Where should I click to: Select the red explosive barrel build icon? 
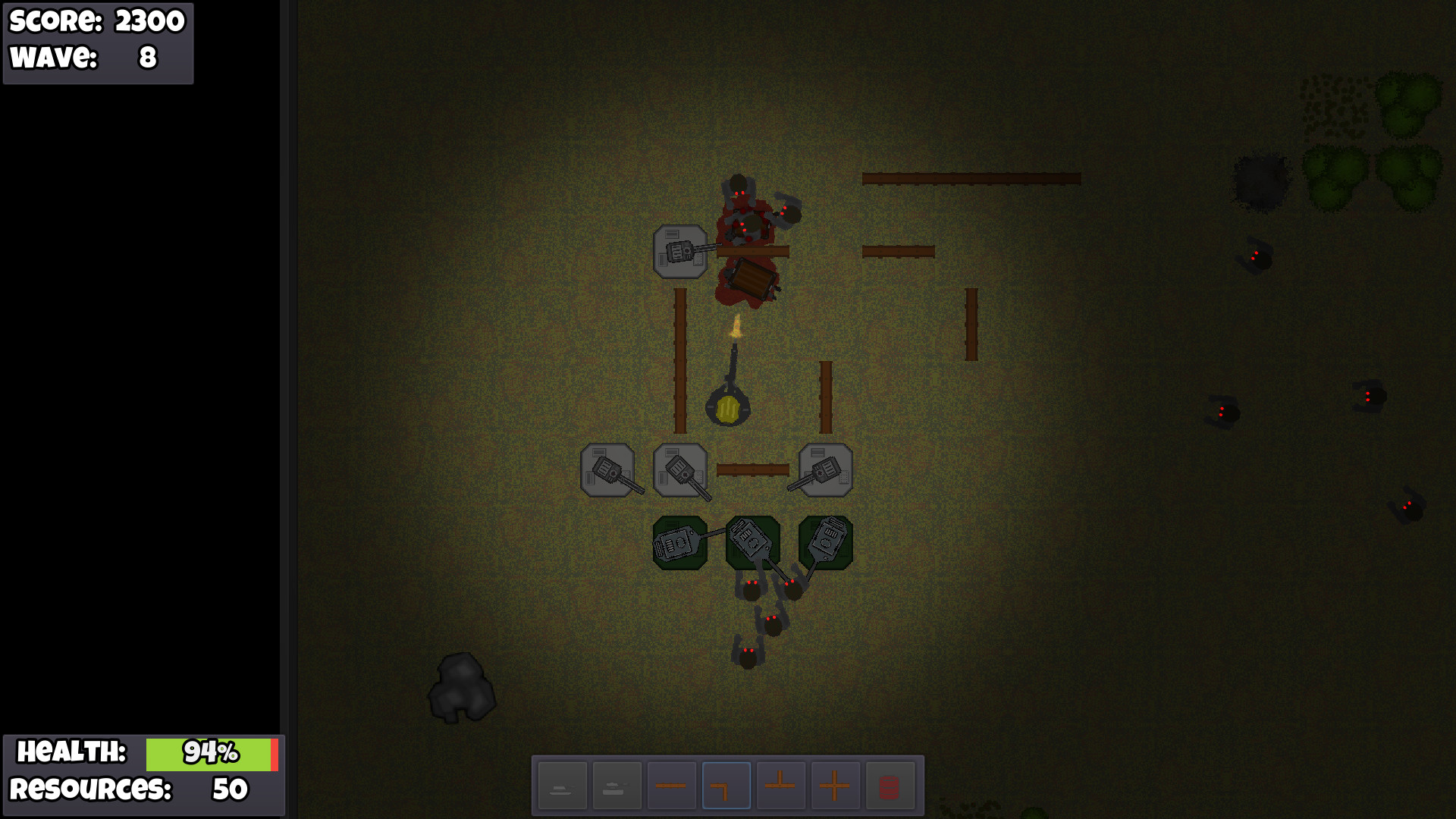point(892,784)
